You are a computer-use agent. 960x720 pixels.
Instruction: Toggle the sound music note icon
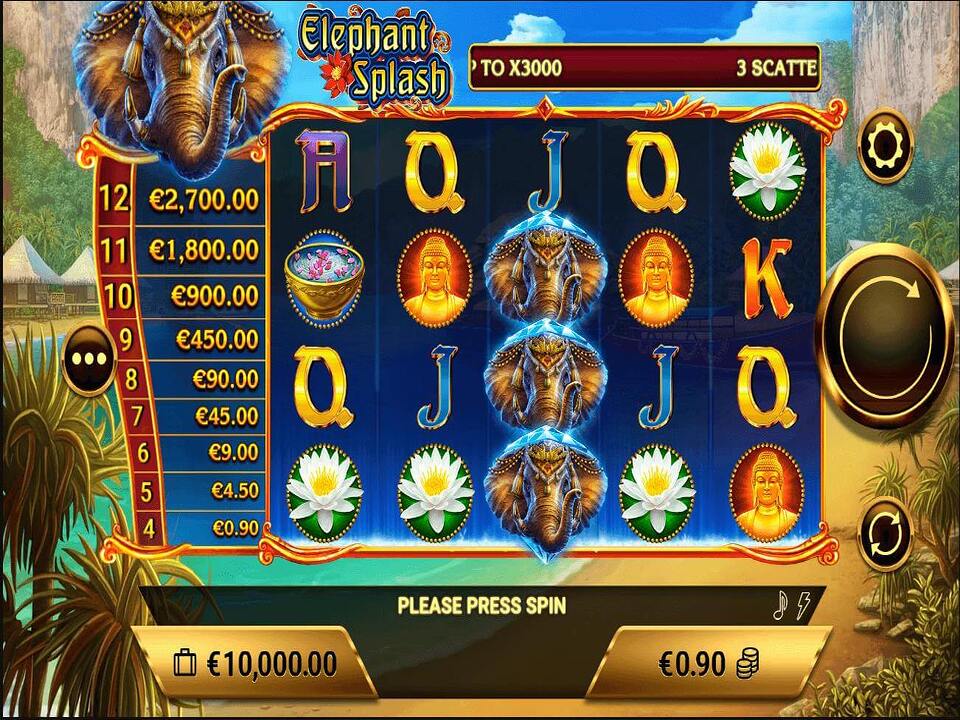point(782,604)
